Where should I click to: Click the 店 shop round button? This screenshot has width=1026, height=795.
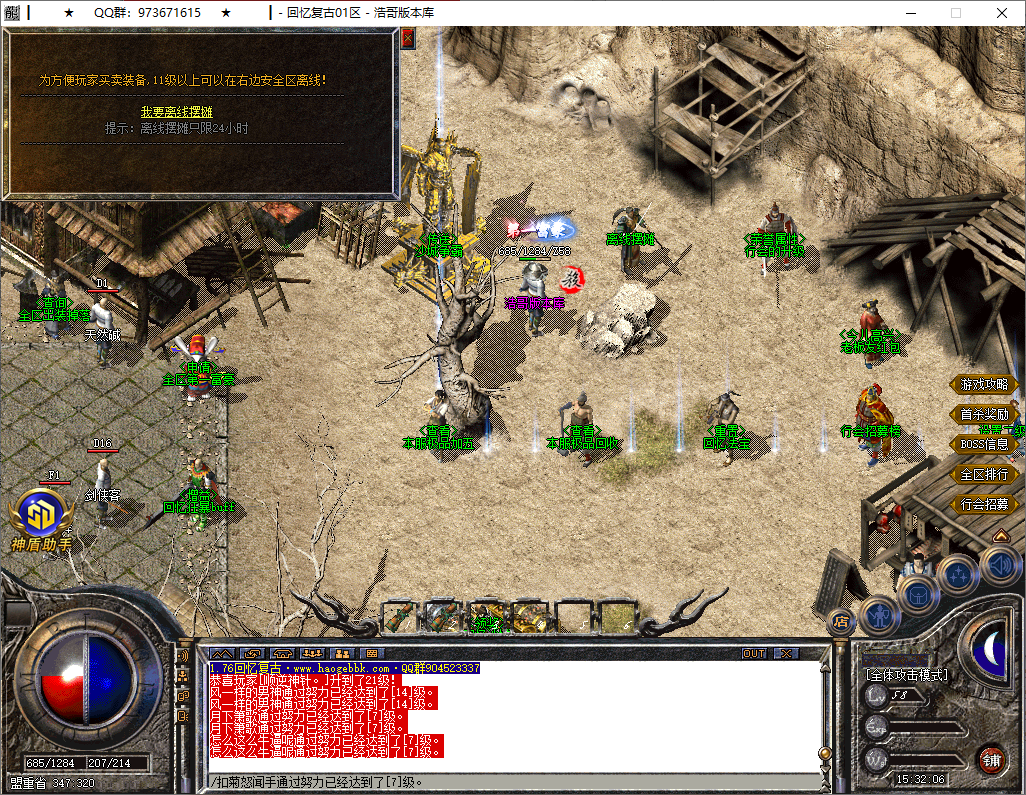841,622
